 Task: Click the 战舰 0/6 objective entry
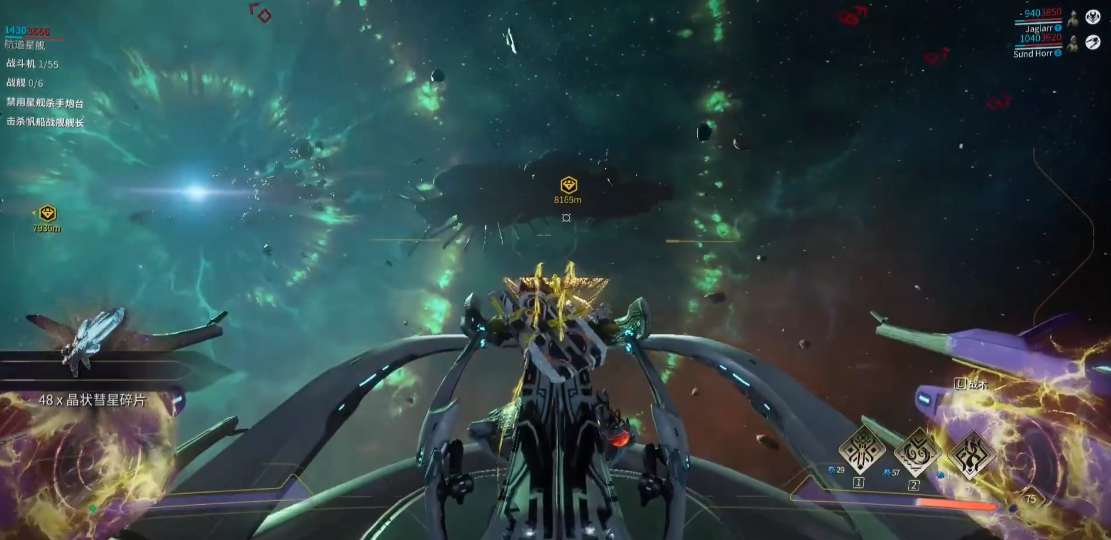(x=25, y=83)
